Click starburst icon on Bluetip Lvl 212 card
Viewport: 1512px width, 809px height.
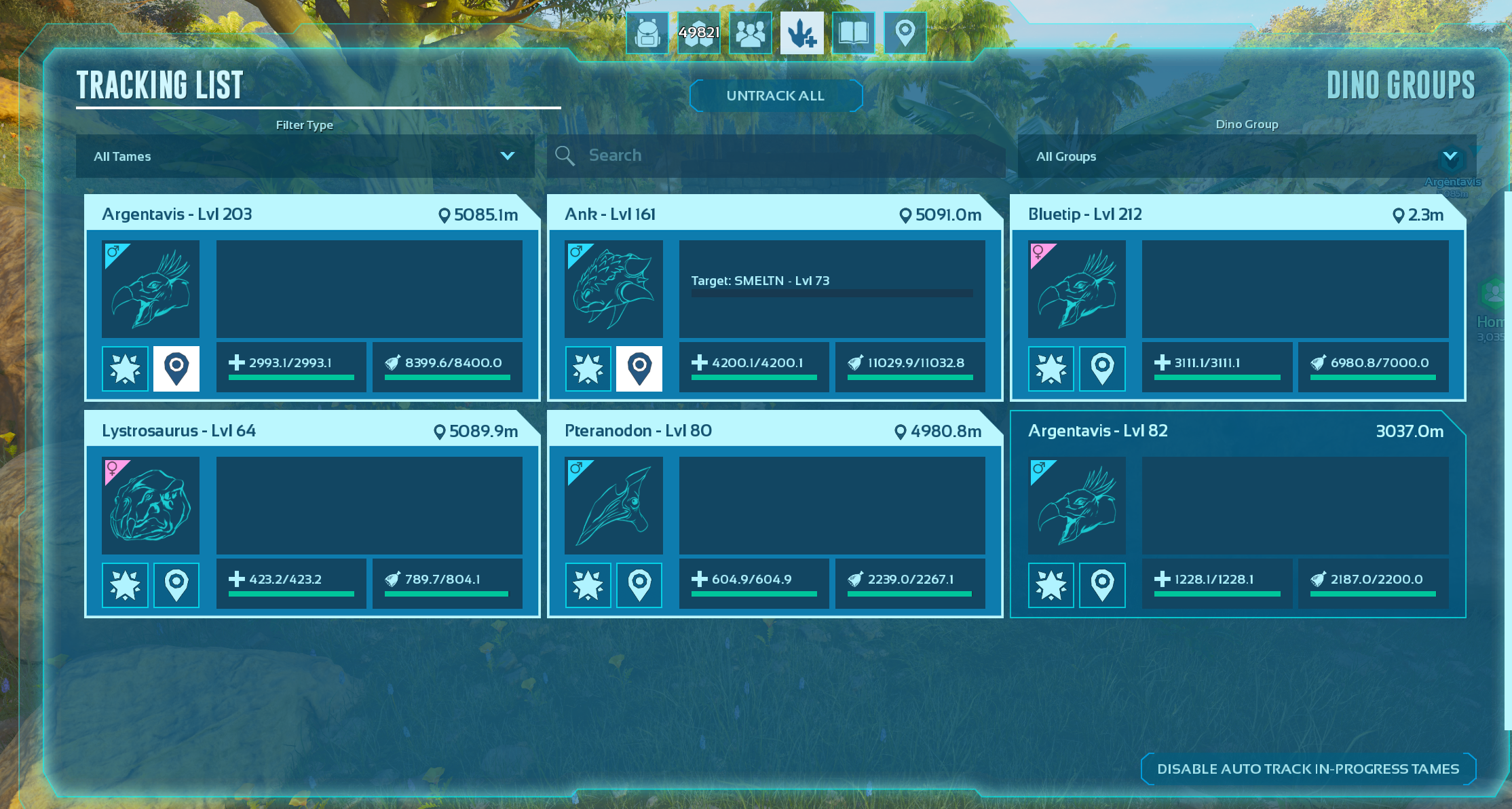(1051, 369)
